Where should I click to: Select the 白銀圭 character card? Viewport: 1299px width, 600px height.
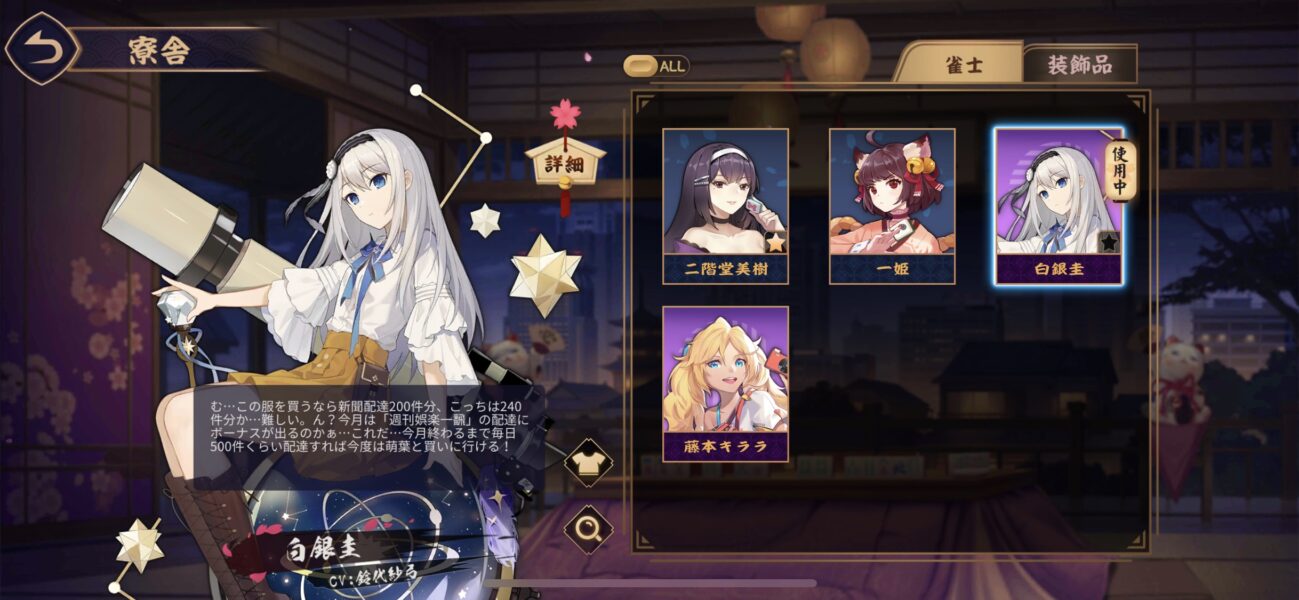pos(1057,205)
